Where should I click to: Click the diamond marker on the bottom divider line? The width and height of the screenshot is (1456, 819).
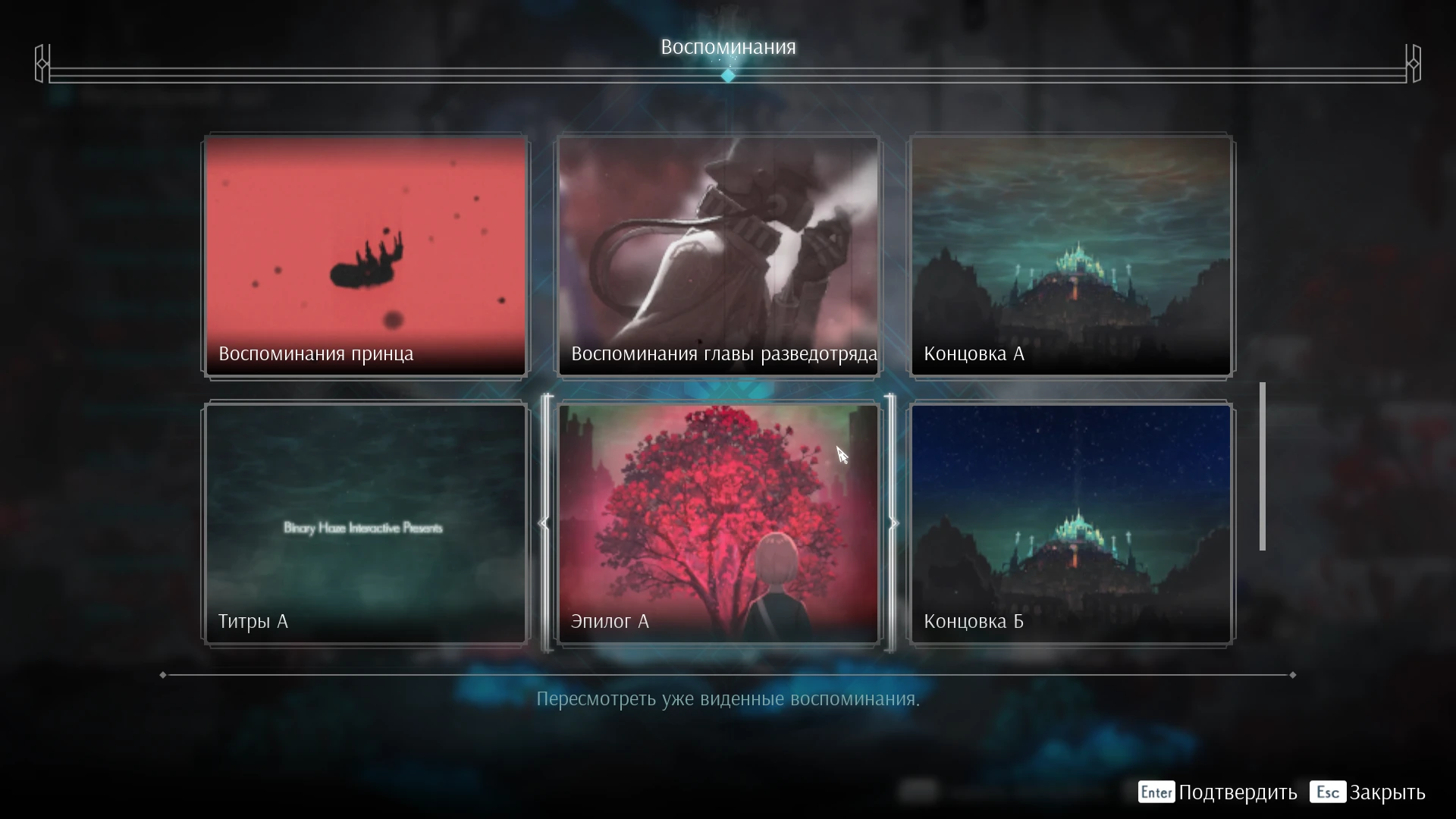(163, 674)
